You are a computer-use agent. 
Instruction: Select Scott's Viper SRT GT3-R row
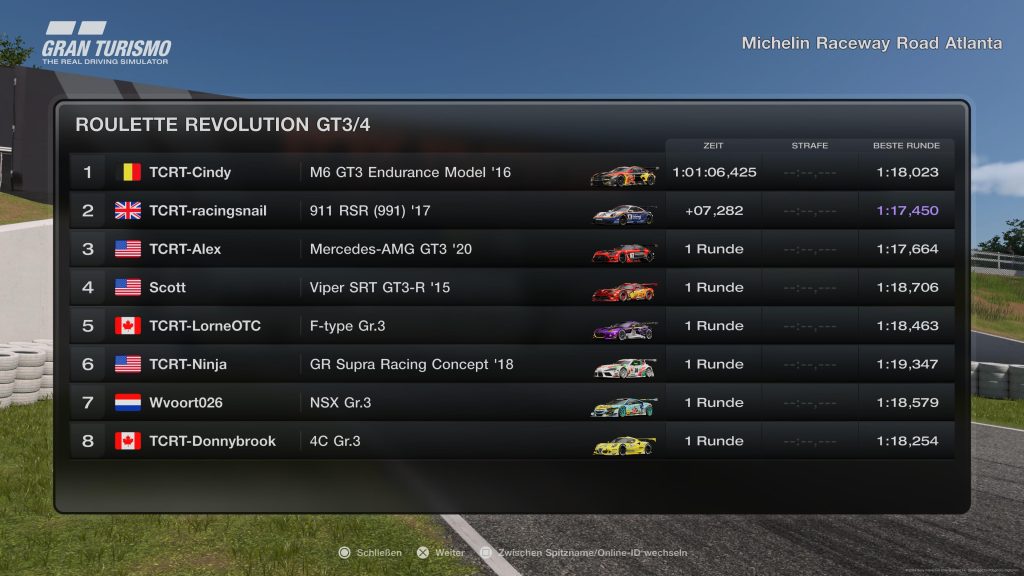pos(510,288)
